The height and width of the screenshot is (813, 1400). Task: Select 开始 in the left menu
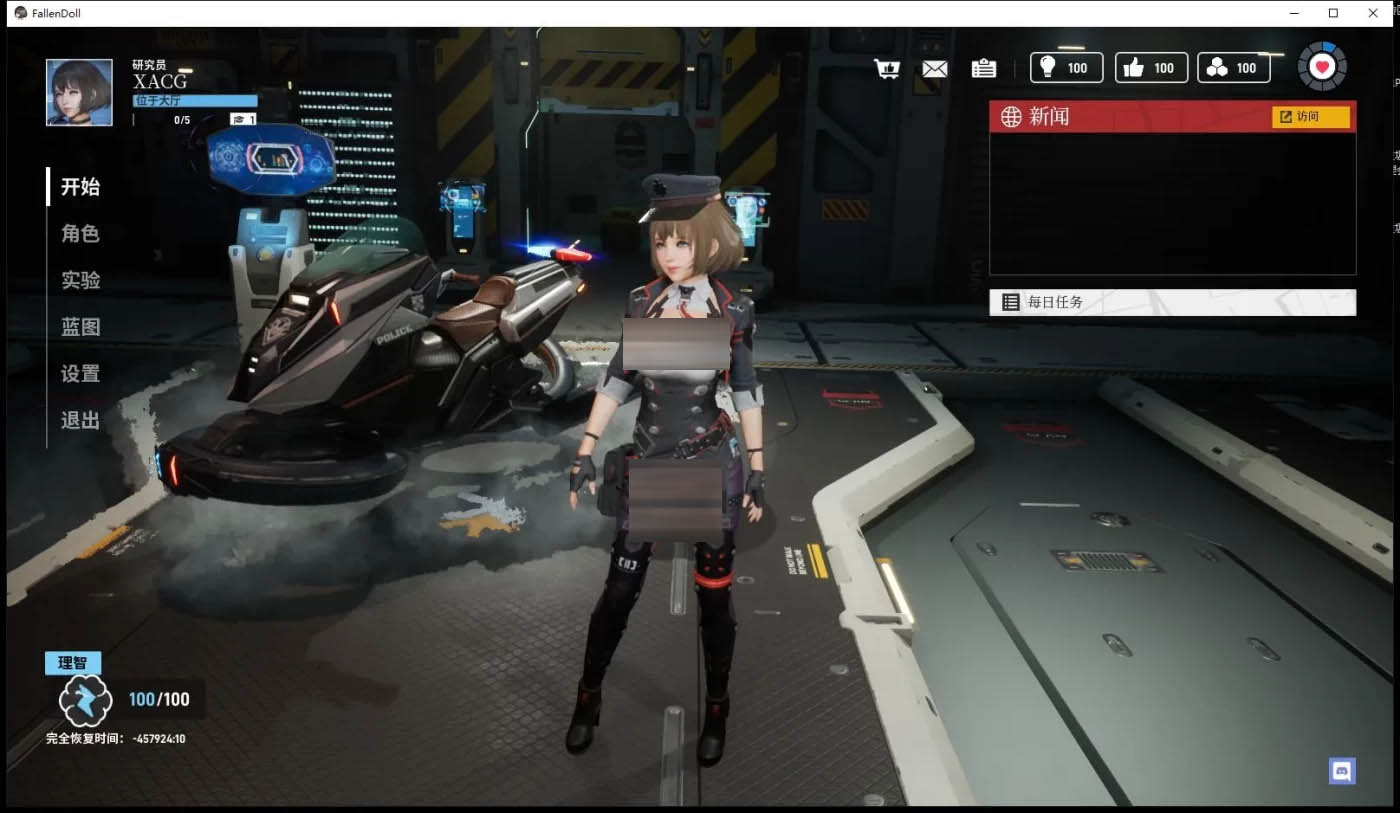coord(80,187)
